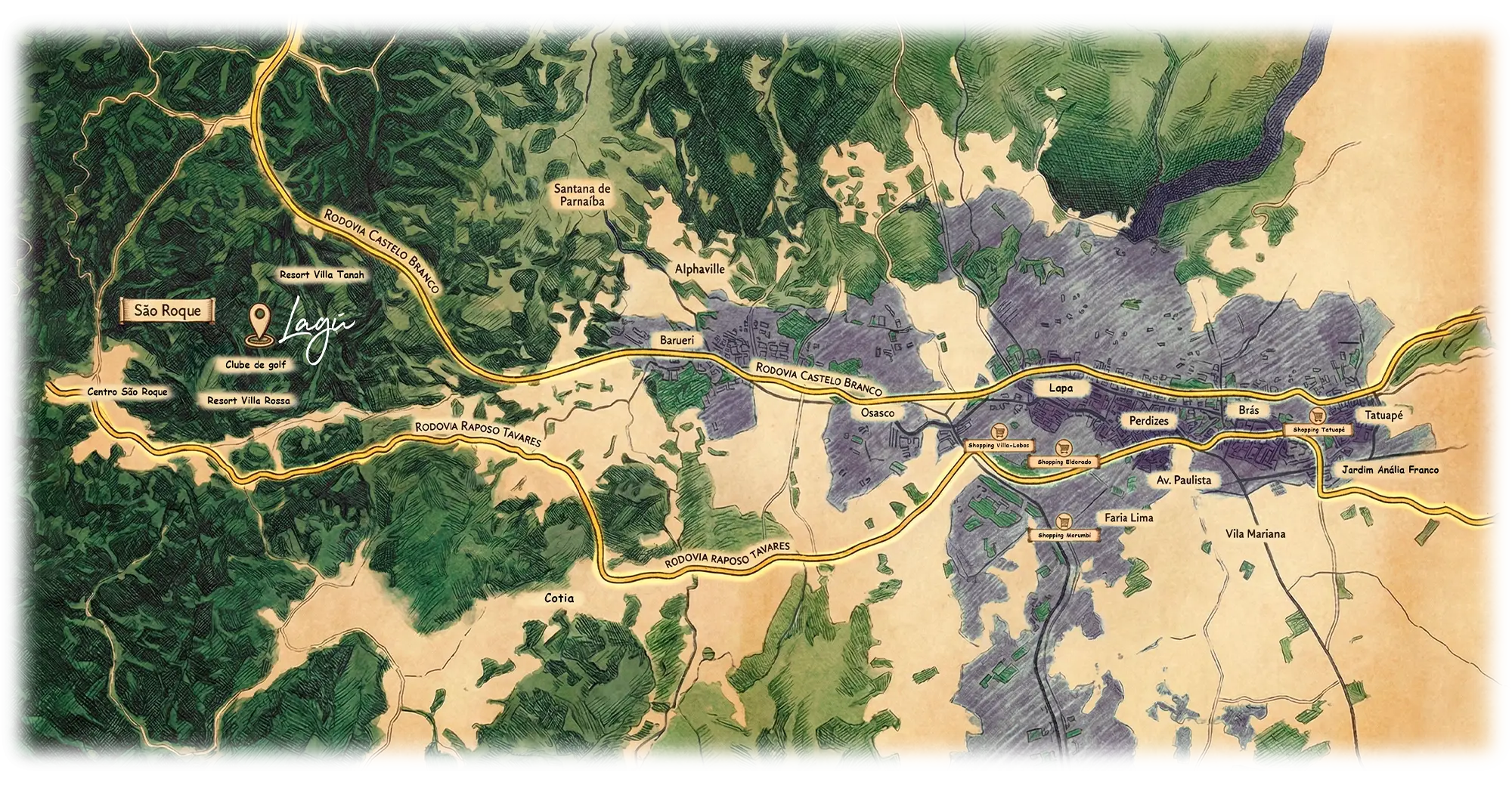The image size is (1512, 785).
Task: Click the Shopping Tatuapé cart icon
Action: point(1318,415)
